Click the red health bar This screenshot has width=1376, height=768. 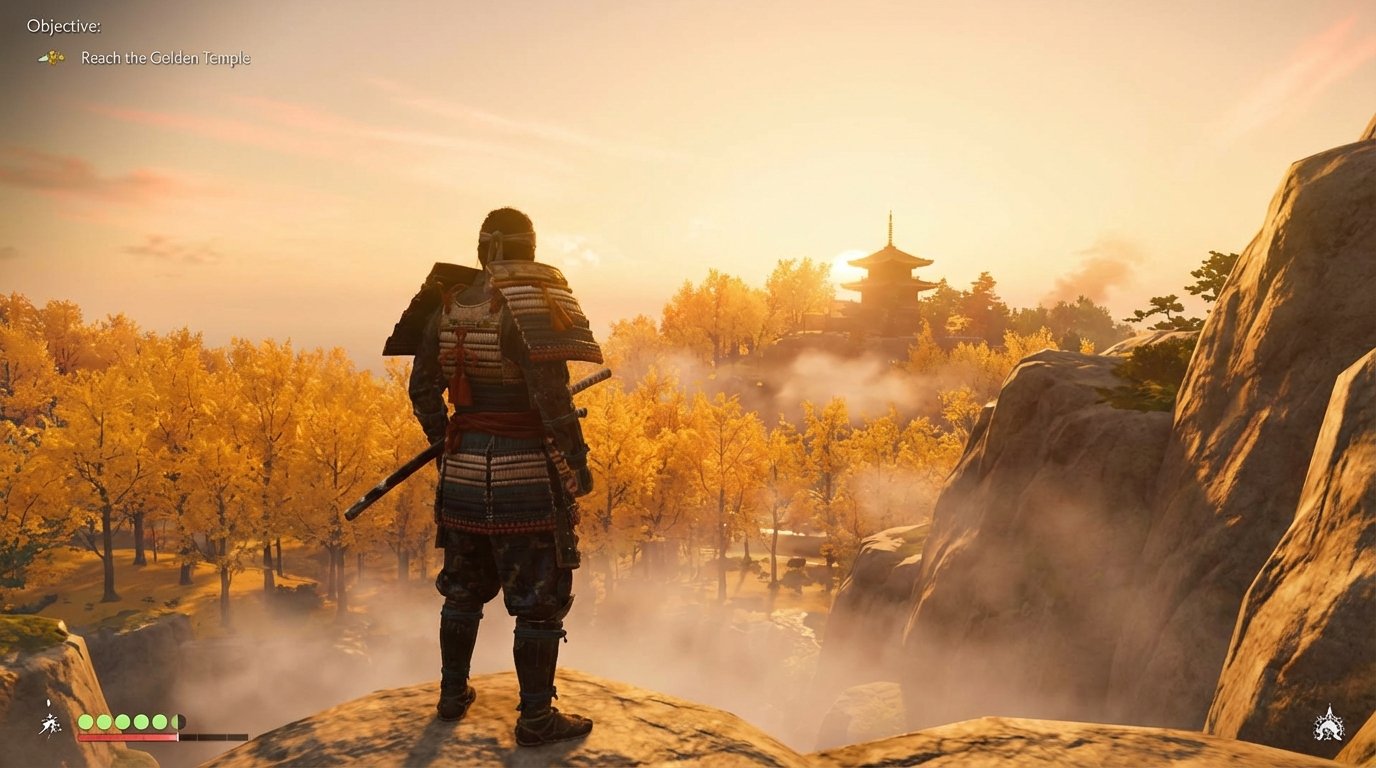[x=128, y=738]
